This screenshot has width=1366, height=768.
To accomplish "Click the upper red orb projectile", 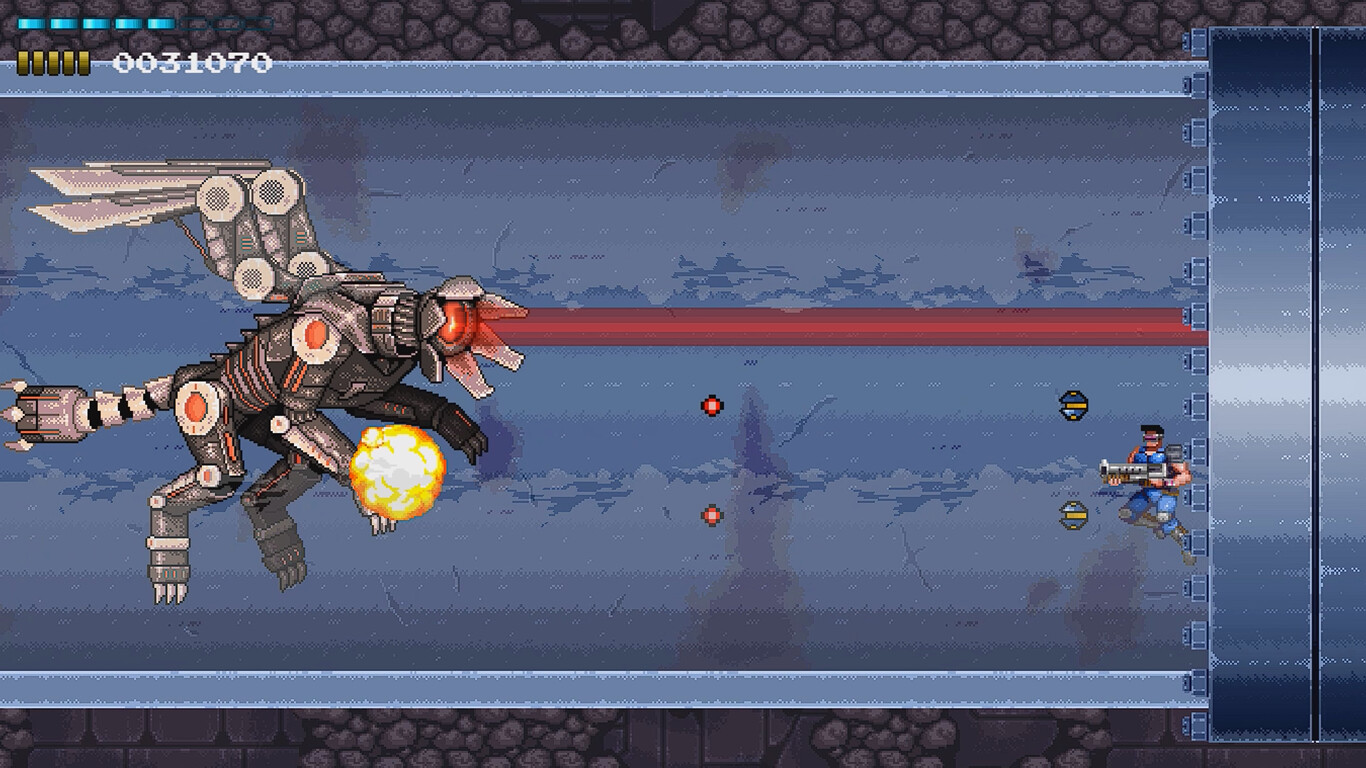I will pyautogui.click(x=711, y=405).
